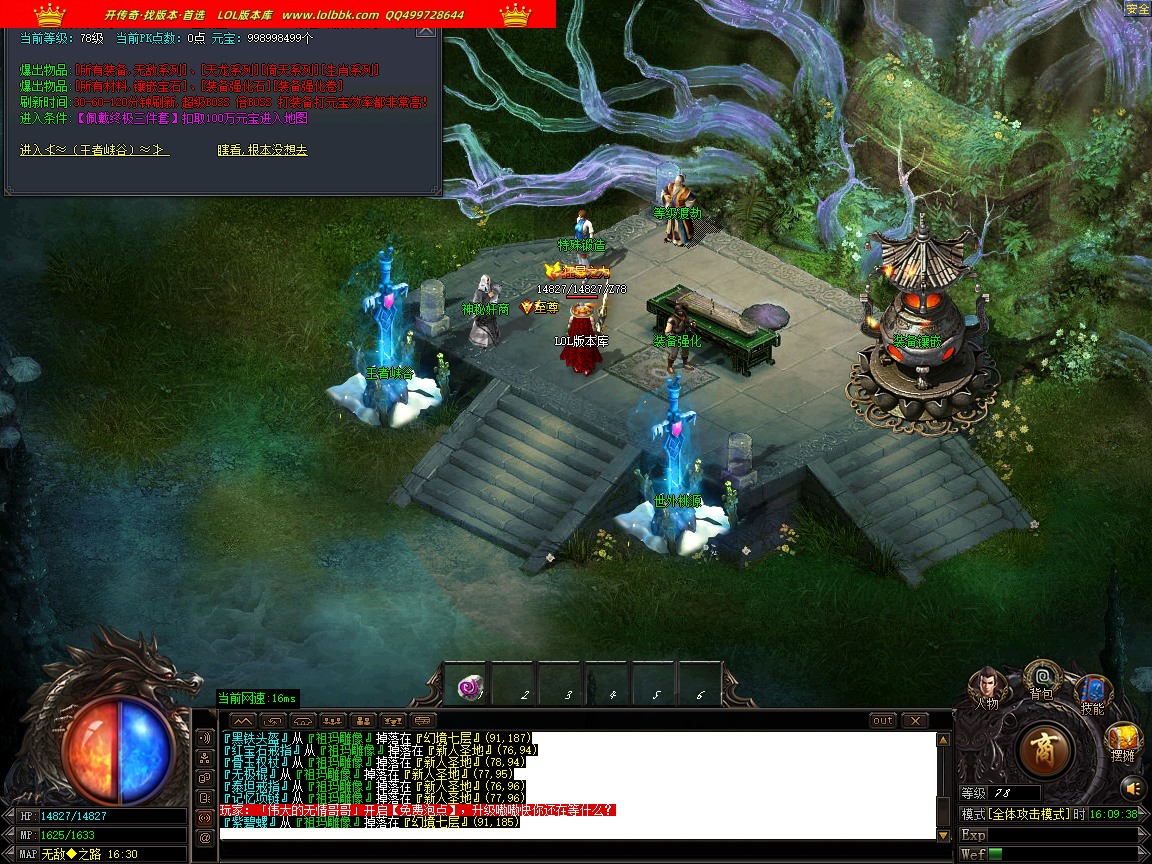Close the chat window with X
The height and width of the screenshot is (864, 1152).
click(915, 720)
